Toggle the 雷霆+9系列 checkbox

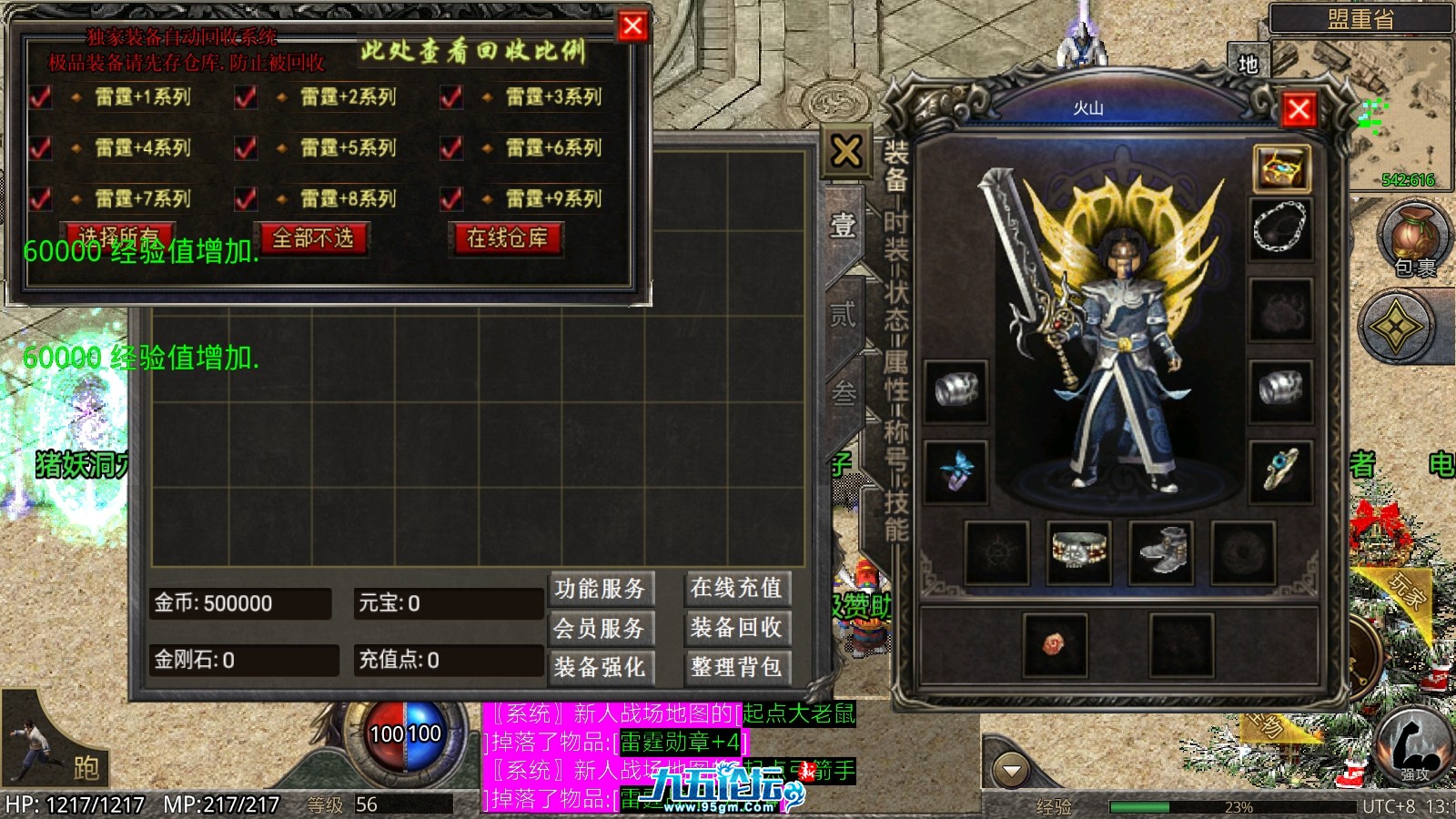pyautogui.click(x=451, y=199)
